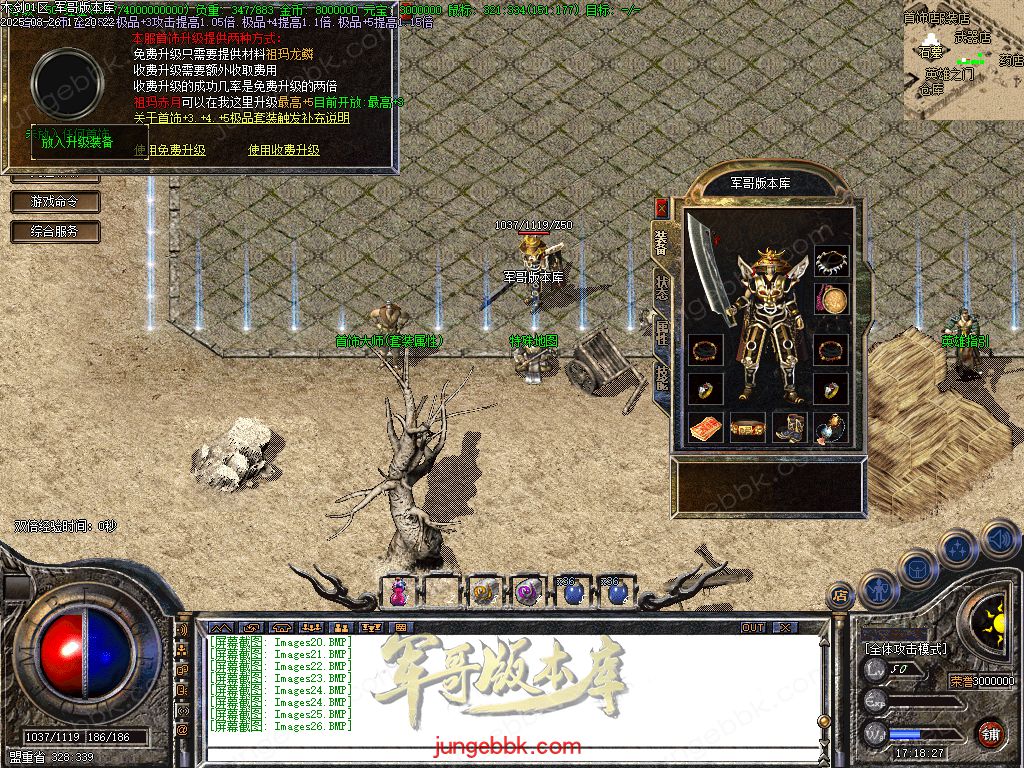Click the OUT button above the chat
1024x768 pixels.
[x=753, y=627]
